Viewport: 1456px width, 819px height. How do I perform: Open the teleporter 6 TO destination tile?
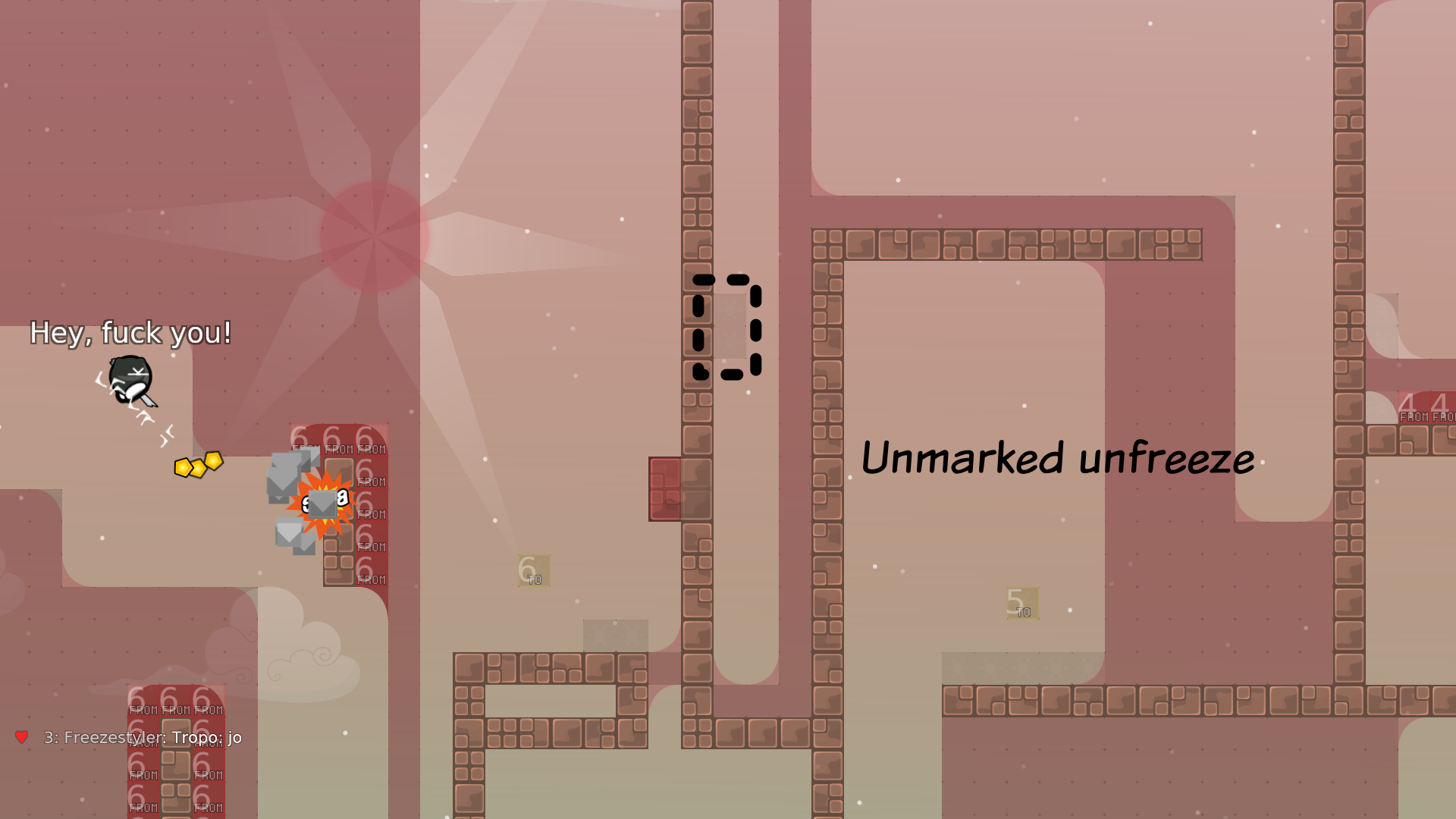tap(532, 570)
